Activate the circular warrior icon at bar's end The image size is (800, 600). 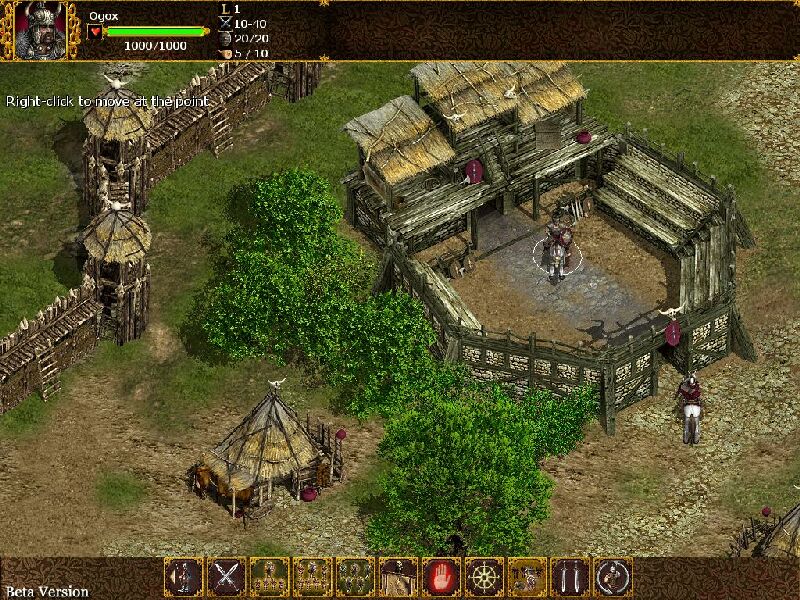click(613, 577)
